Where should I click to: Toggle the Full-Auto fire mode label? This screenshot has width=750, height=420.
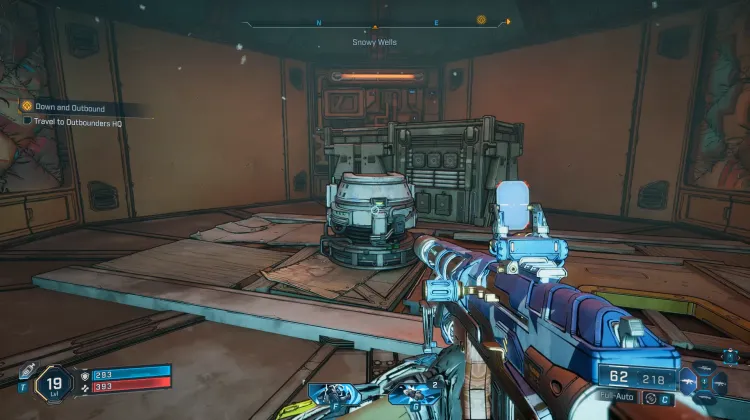coord(616,397)
